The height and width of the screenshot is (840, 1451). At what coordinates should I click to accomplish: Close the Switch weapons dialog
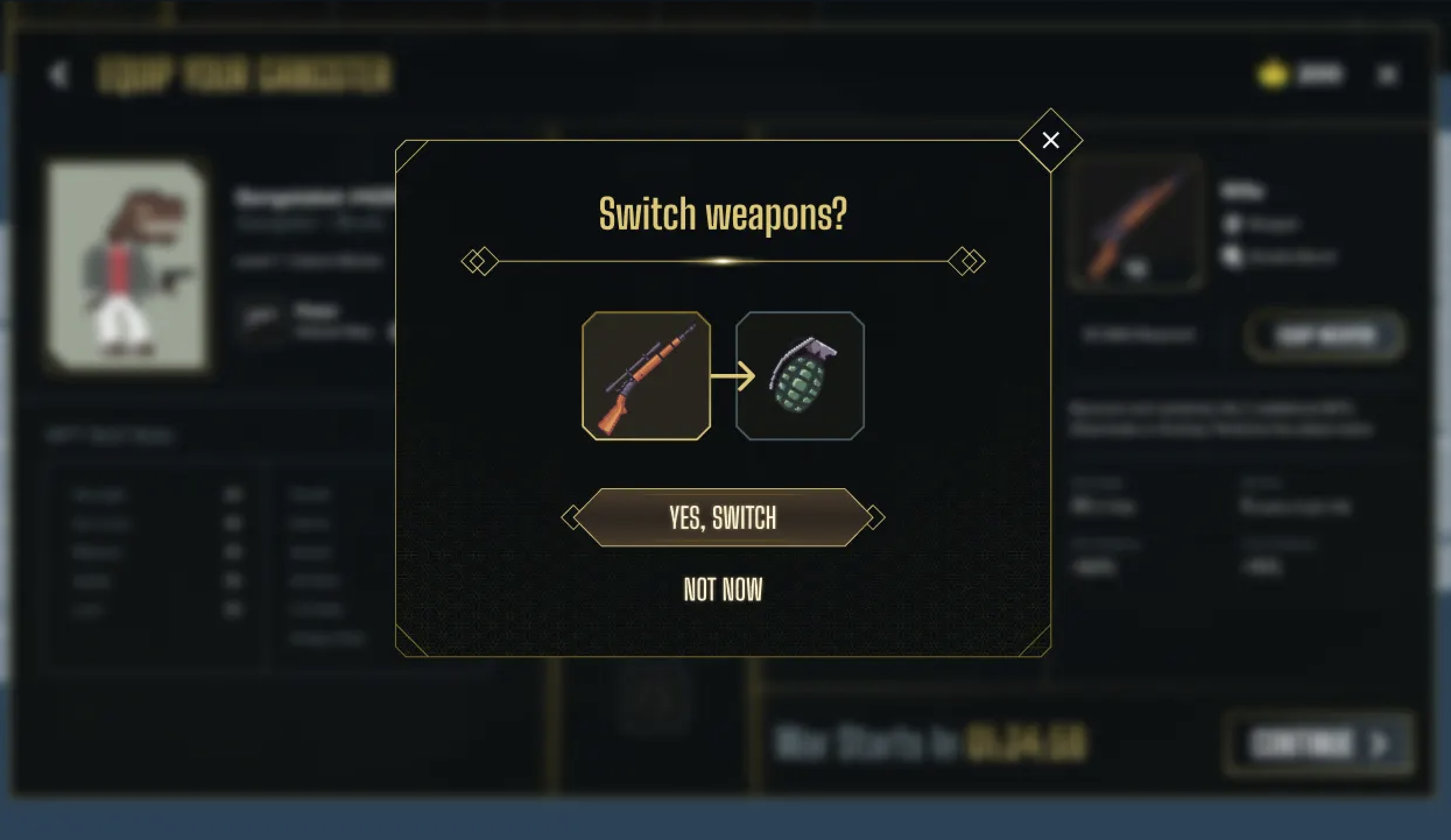pos(1051,140)
